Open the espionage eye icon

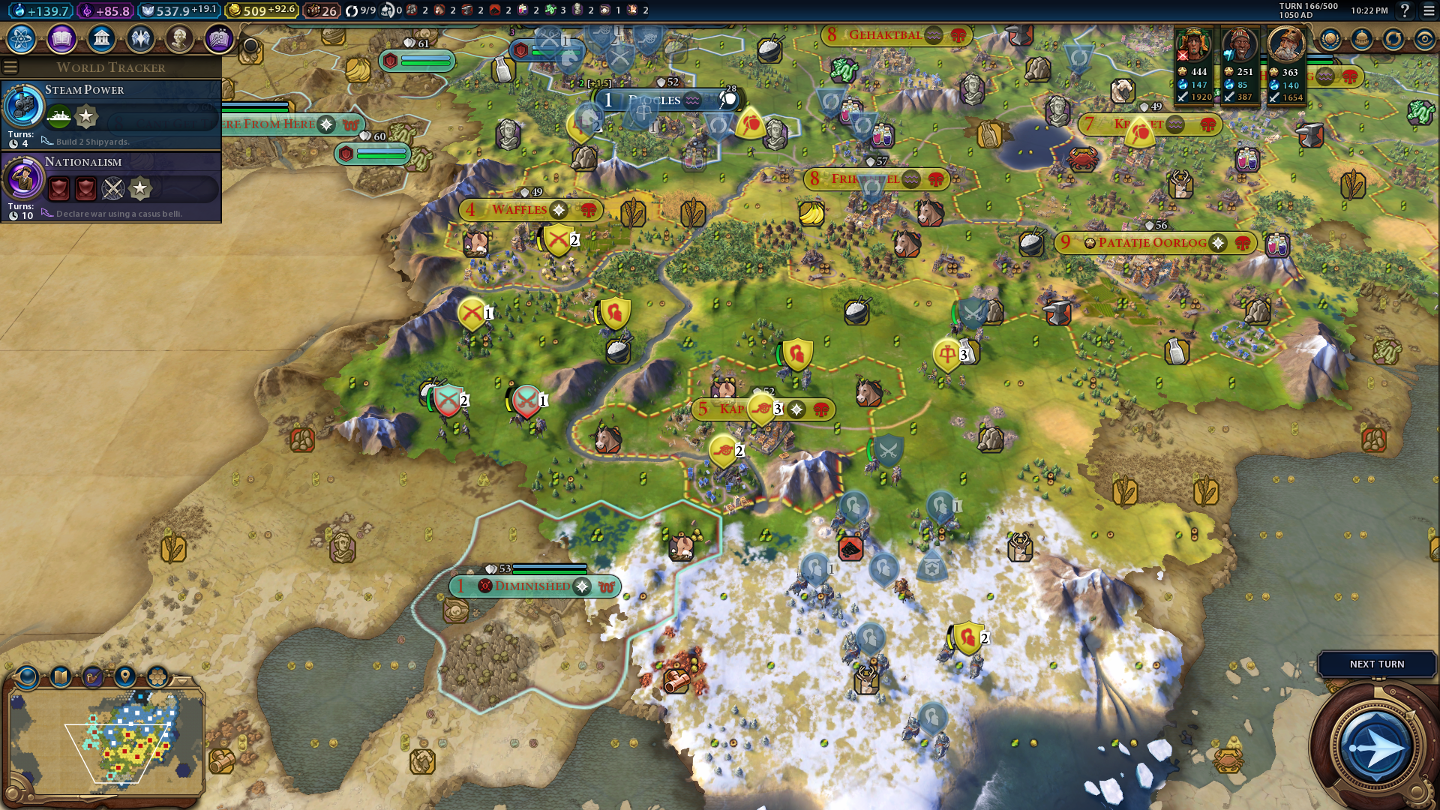coord(1425,40)
